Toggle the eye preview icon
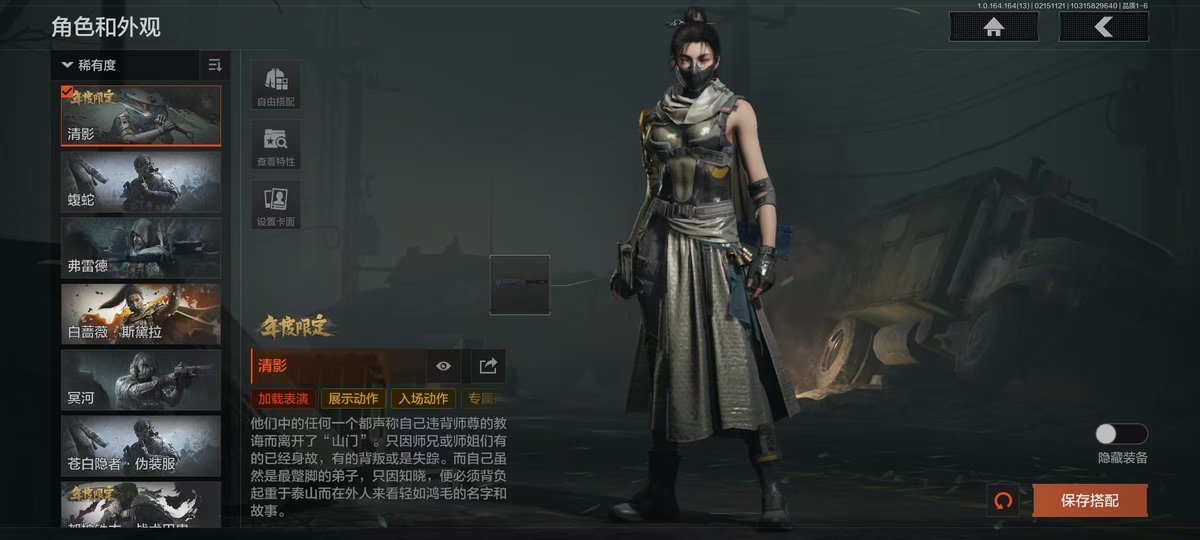The height and width of the screenshot is (540, 1200). click(444, 366)
